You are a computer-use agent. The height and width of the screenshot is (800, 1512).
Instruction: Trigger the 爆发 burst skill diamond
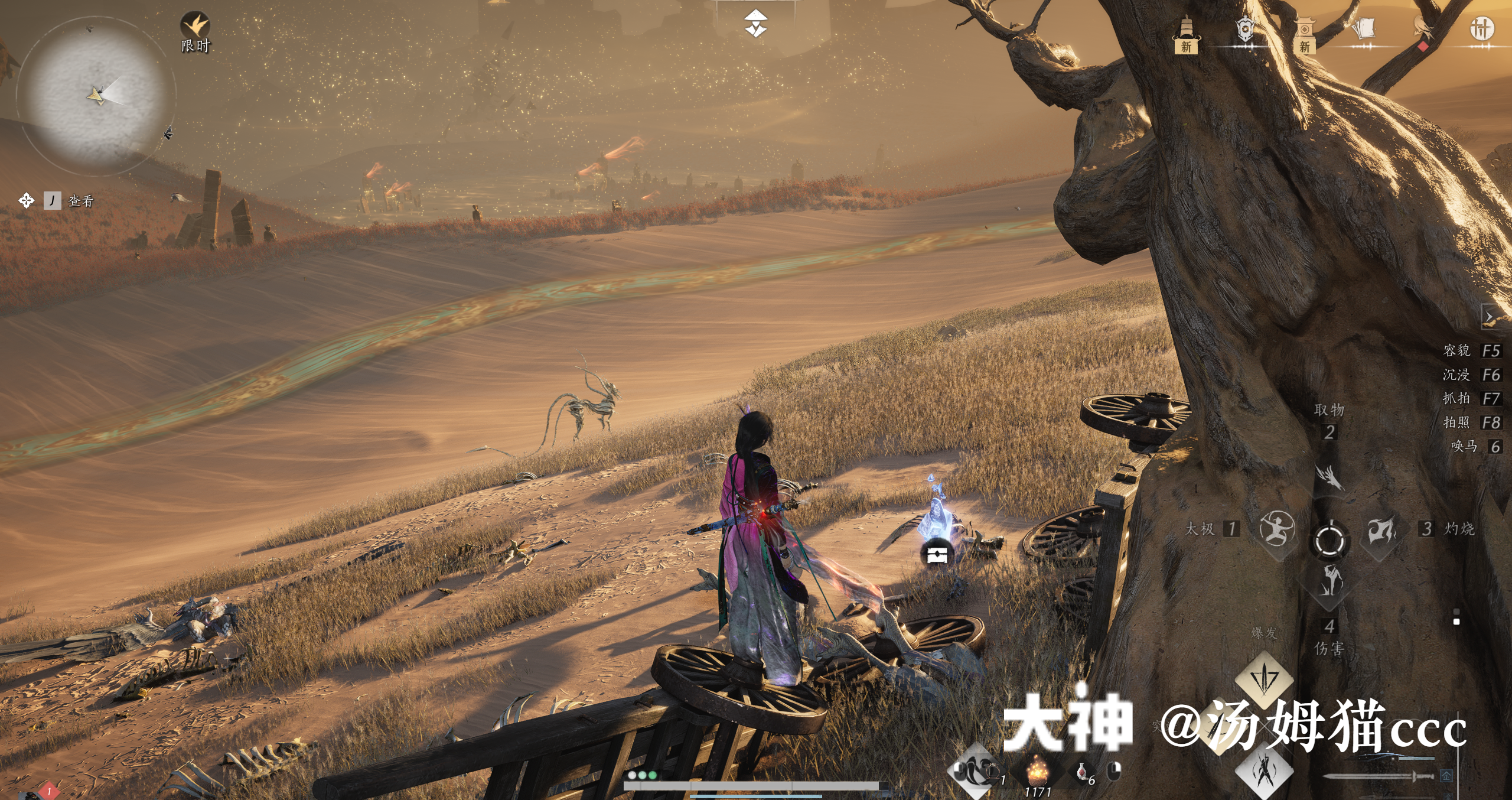[1264, 678]
